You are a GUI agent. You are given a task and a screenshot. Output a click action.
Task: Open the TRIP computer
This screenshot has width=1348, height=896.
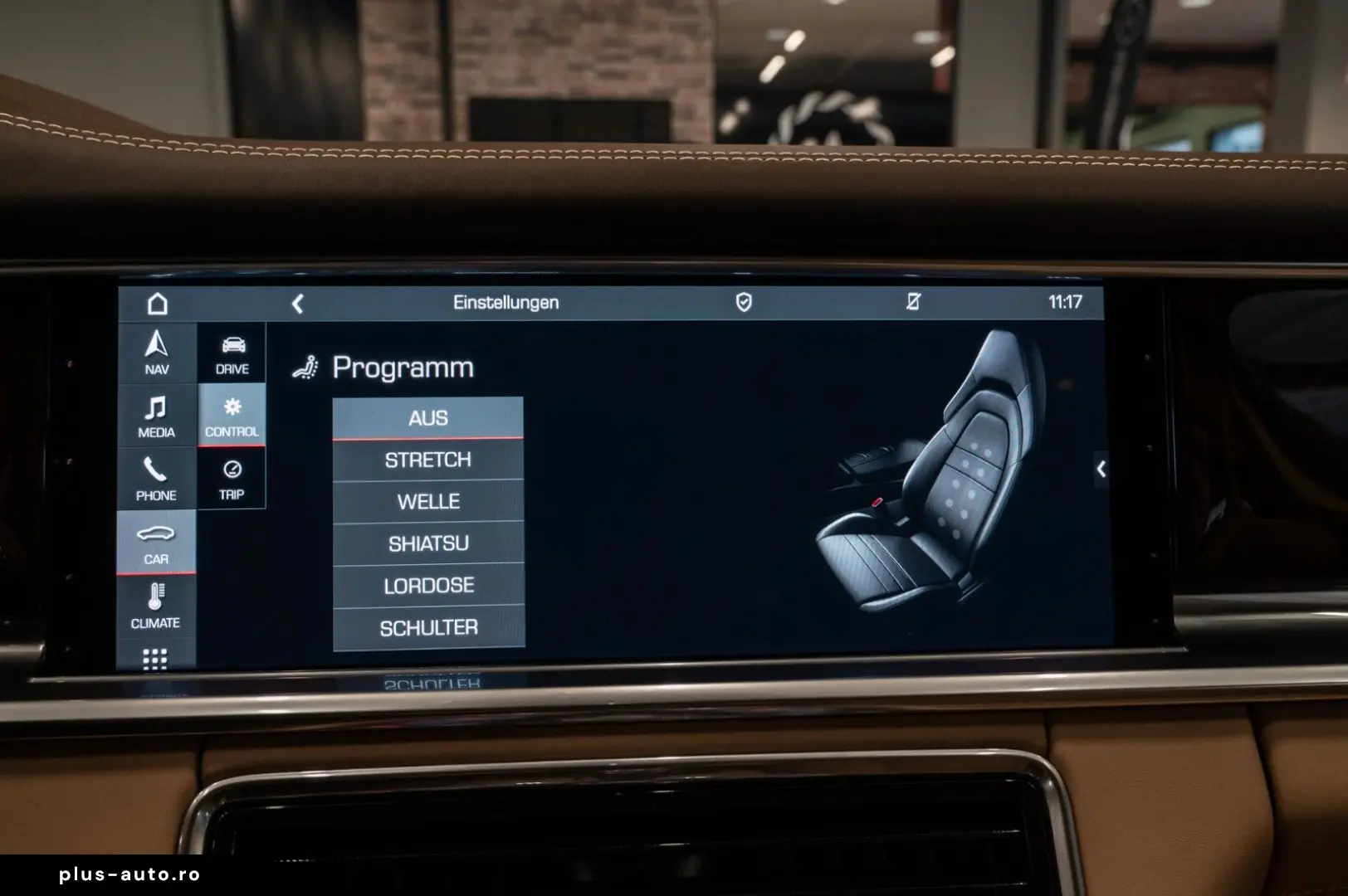[x=232, y=480]
